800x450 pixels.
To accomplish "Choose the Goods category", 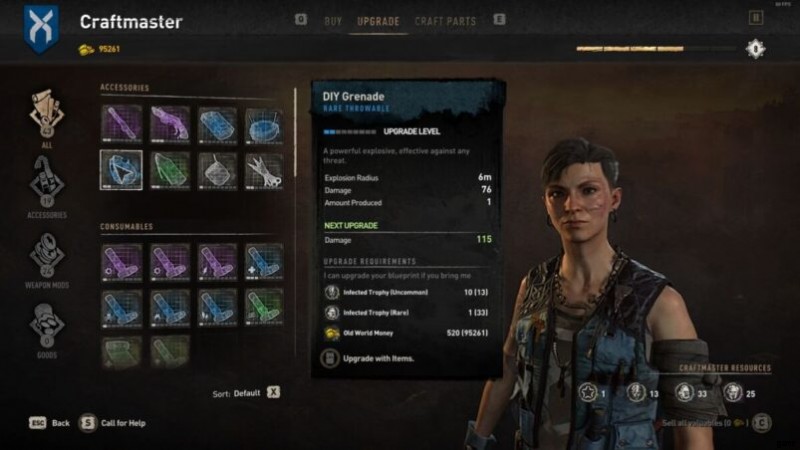I will (x=47, y=325).
